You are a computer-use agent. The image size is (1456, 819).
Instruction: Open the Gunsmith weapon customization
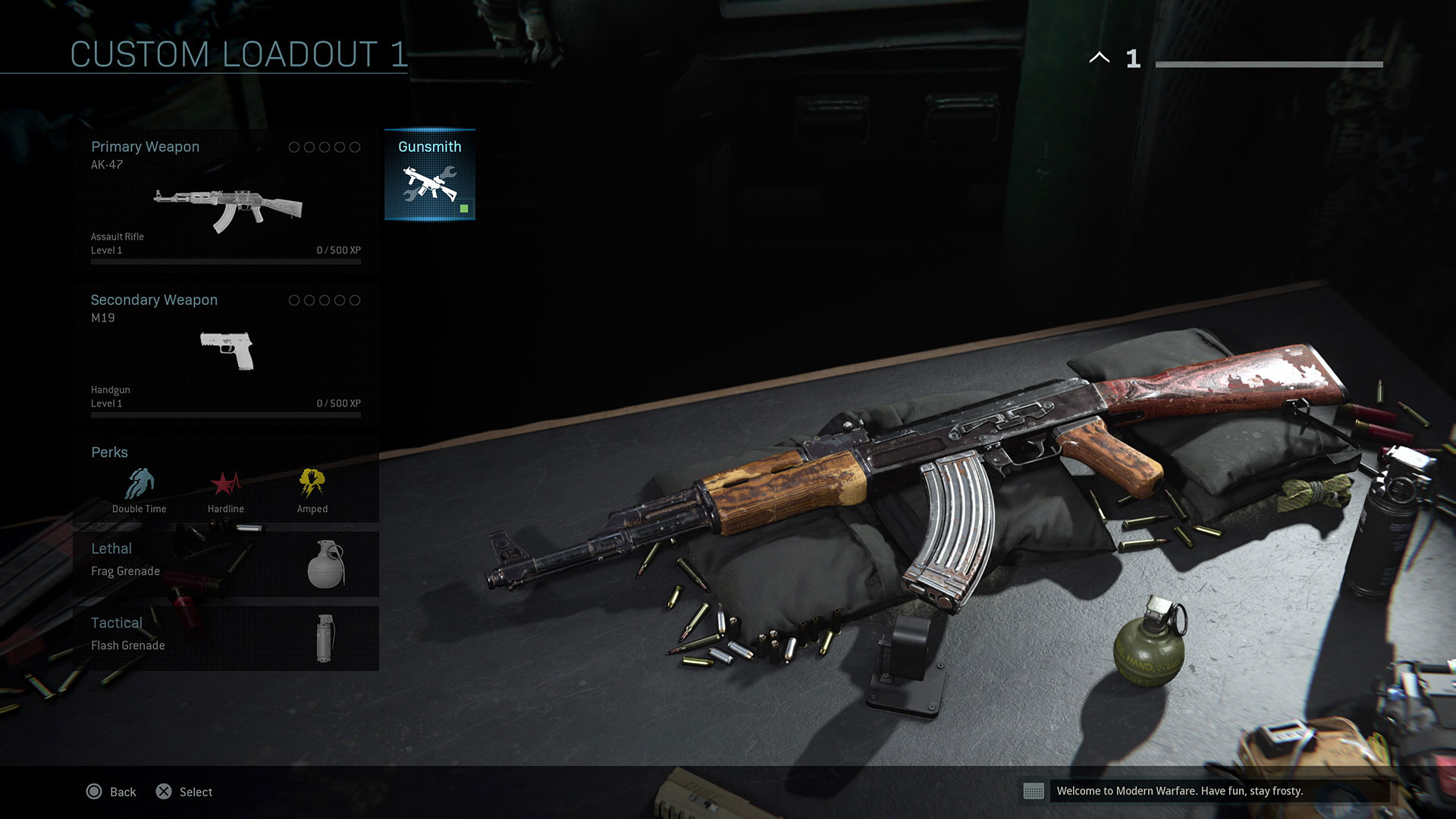(430, 175)
